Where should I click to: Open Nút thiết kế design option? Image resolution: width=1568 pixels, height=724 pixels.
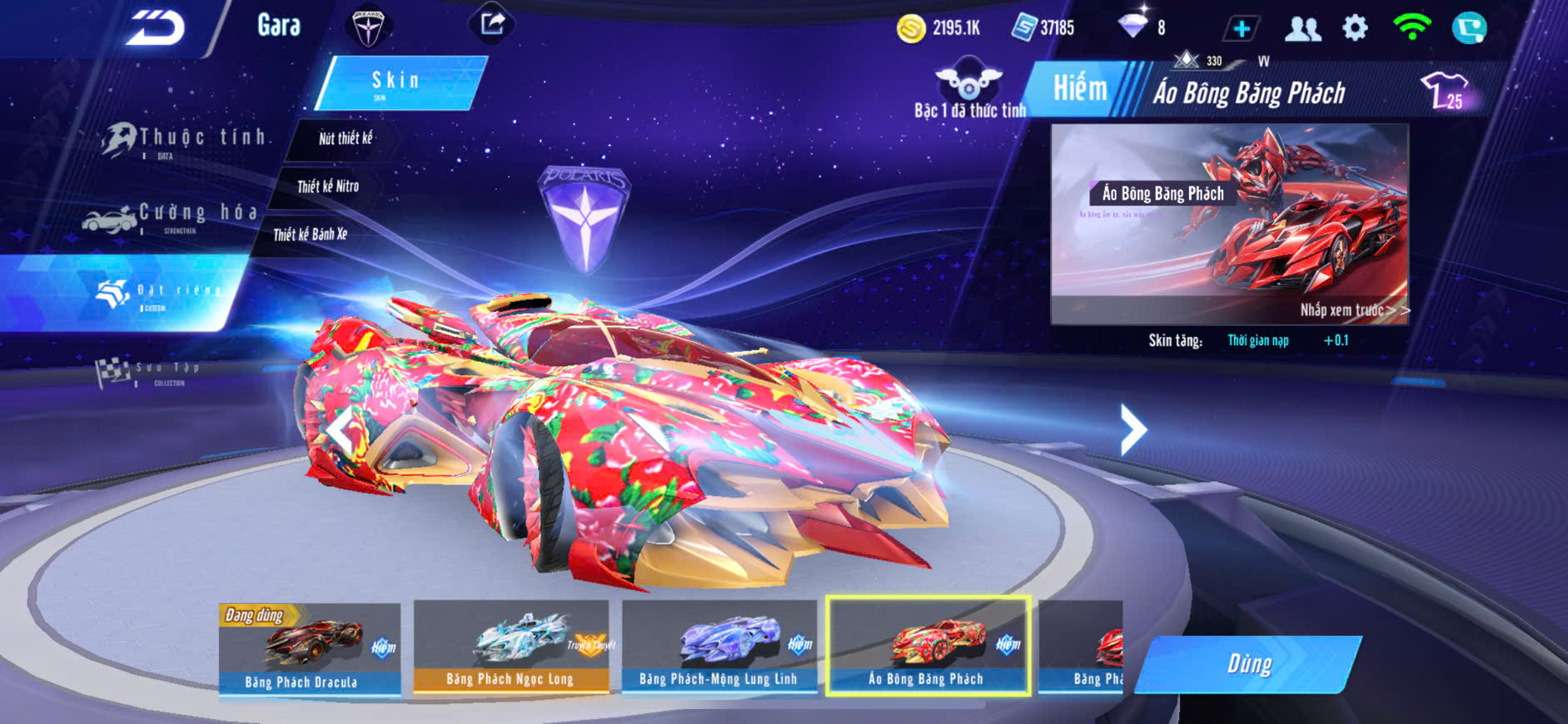(345, 138)
